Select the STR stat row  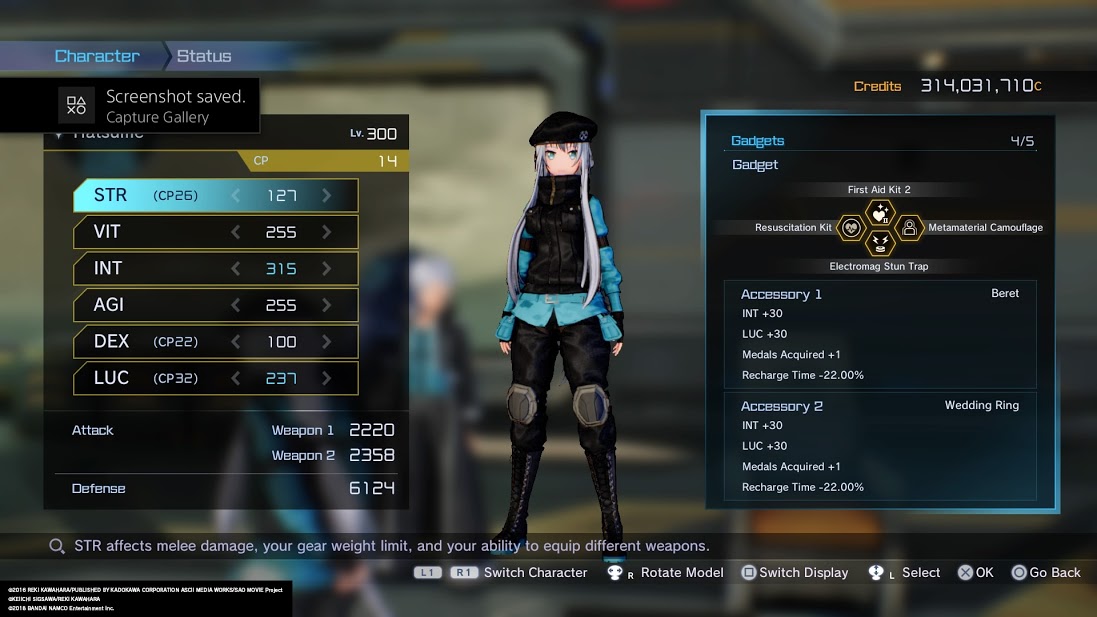pos(215,196)
